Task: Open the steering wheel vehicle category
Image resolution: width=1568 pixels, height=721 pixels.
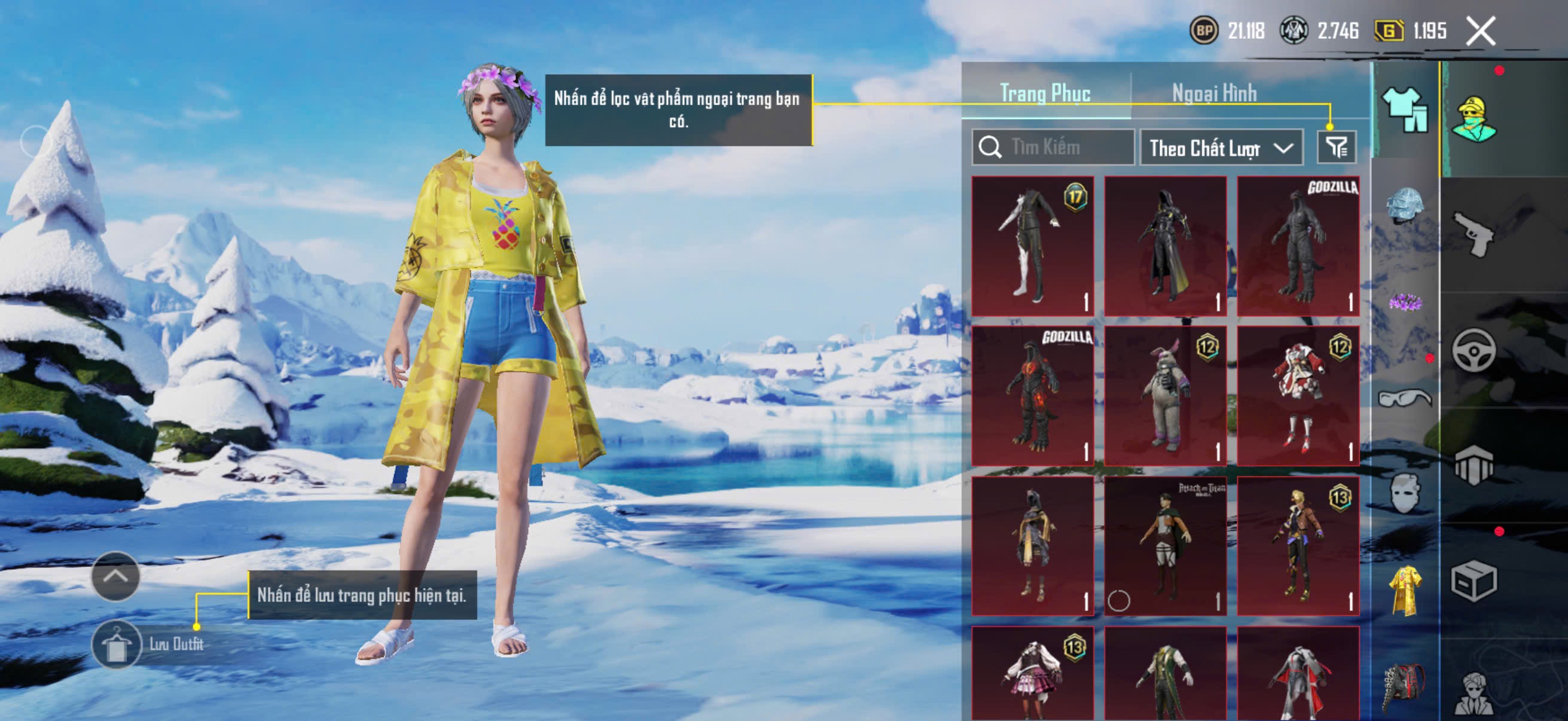Action: click(x=1473, y=350)
